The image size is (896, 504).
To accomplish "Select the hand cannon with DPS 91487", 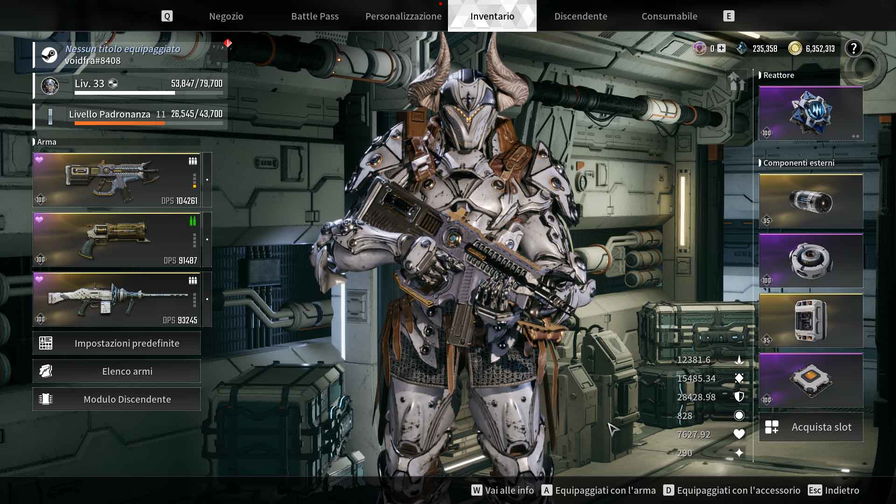I will point(116,240).
